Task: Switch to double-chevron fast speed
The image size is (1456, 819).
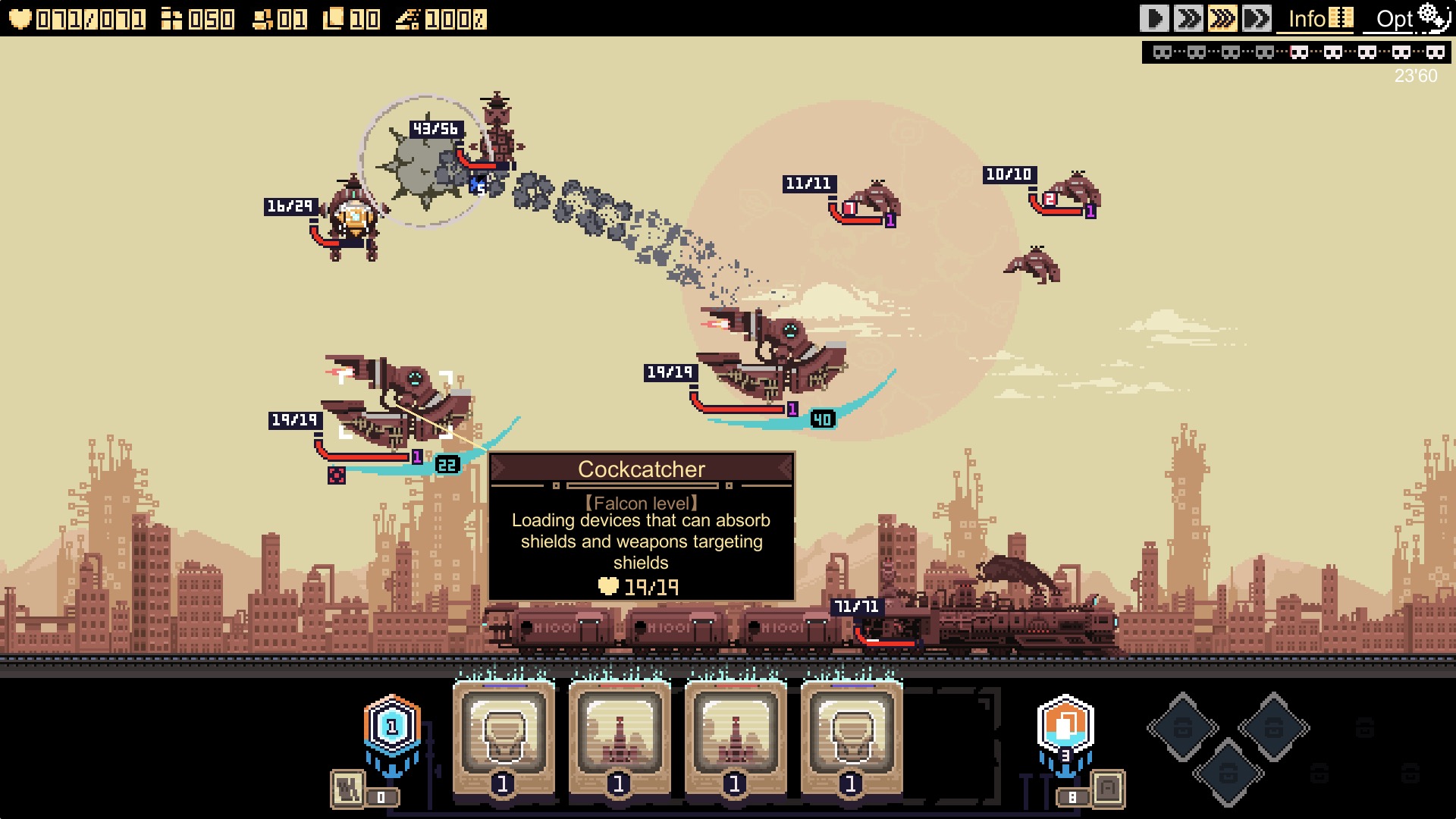Action: [x=1188, y=18]
